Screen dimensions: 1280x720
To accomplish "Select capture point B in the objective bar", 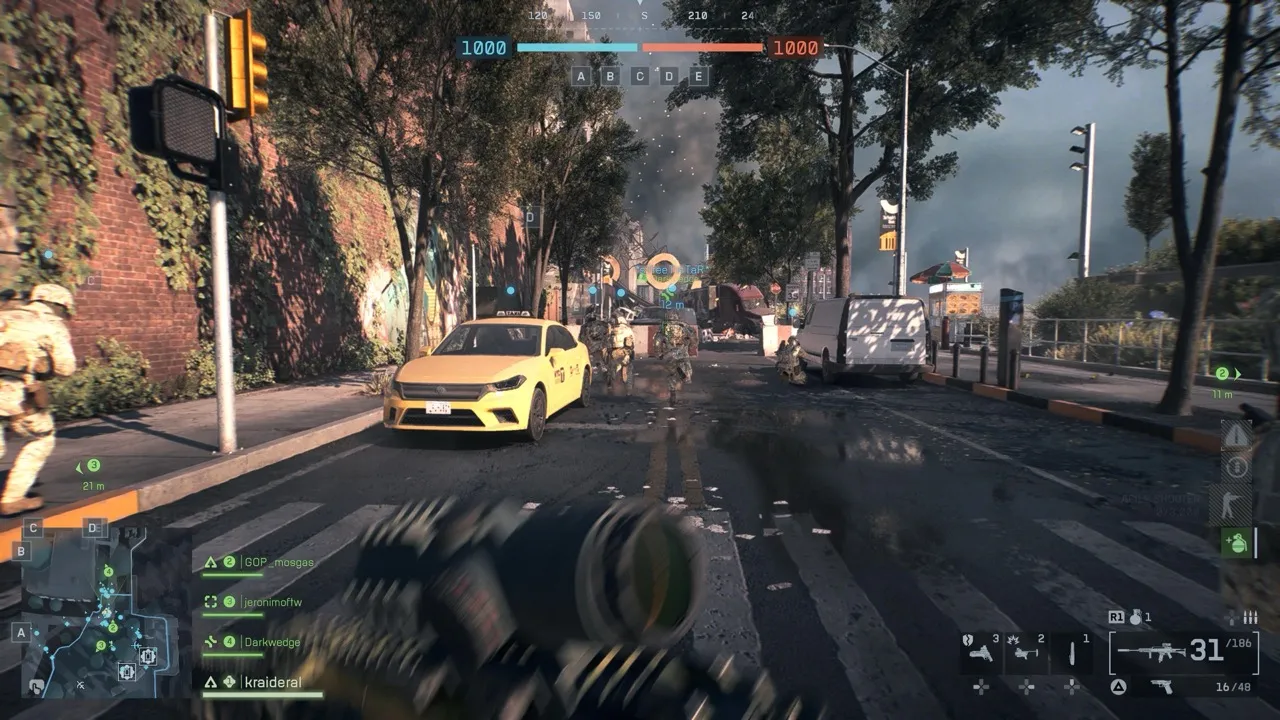I will [x=610, y=76].
